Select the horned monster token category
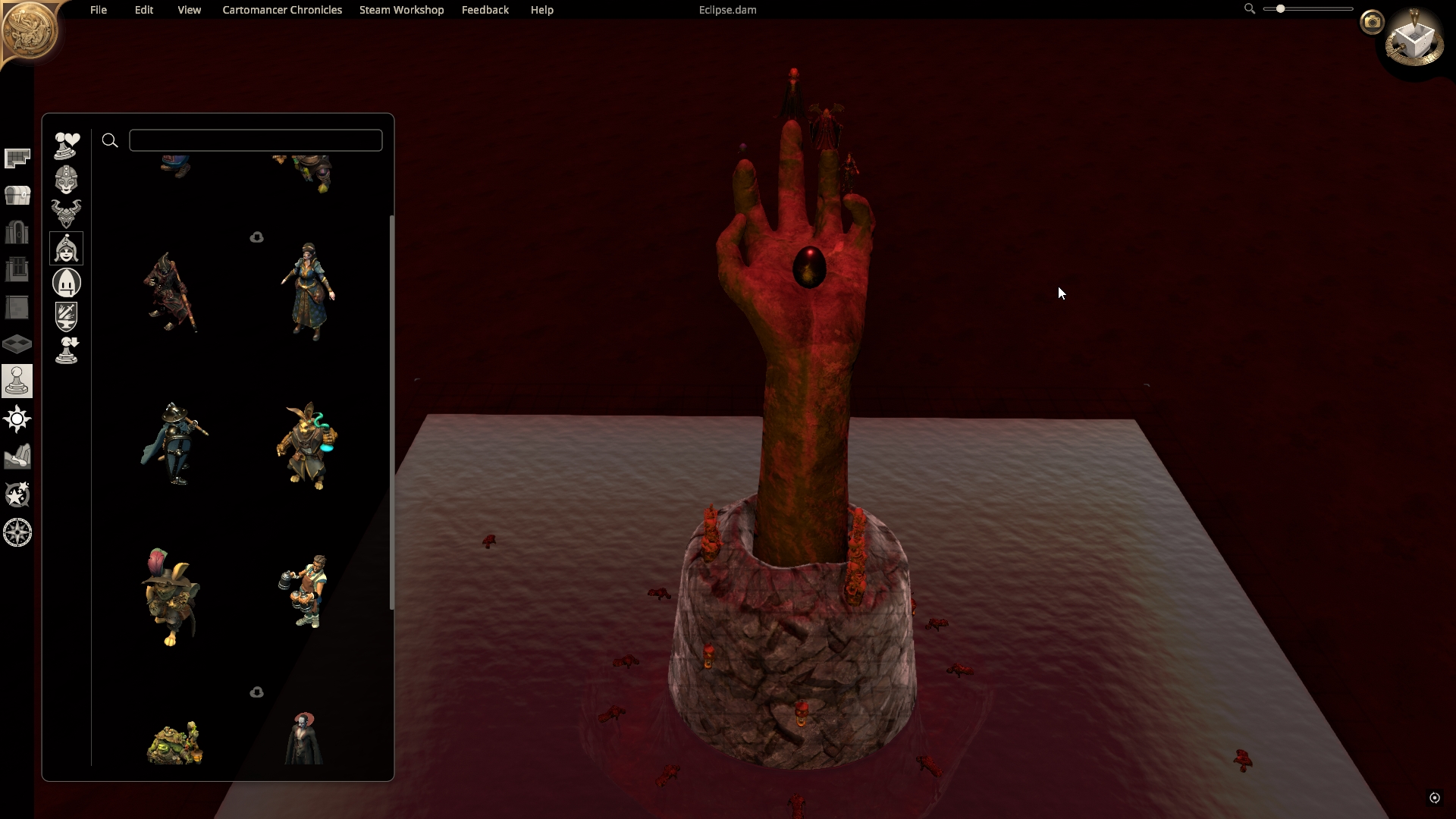Image resolution: width=1456 pixels, height=819 pixels. pyautogui.click(x=67, y=214)
